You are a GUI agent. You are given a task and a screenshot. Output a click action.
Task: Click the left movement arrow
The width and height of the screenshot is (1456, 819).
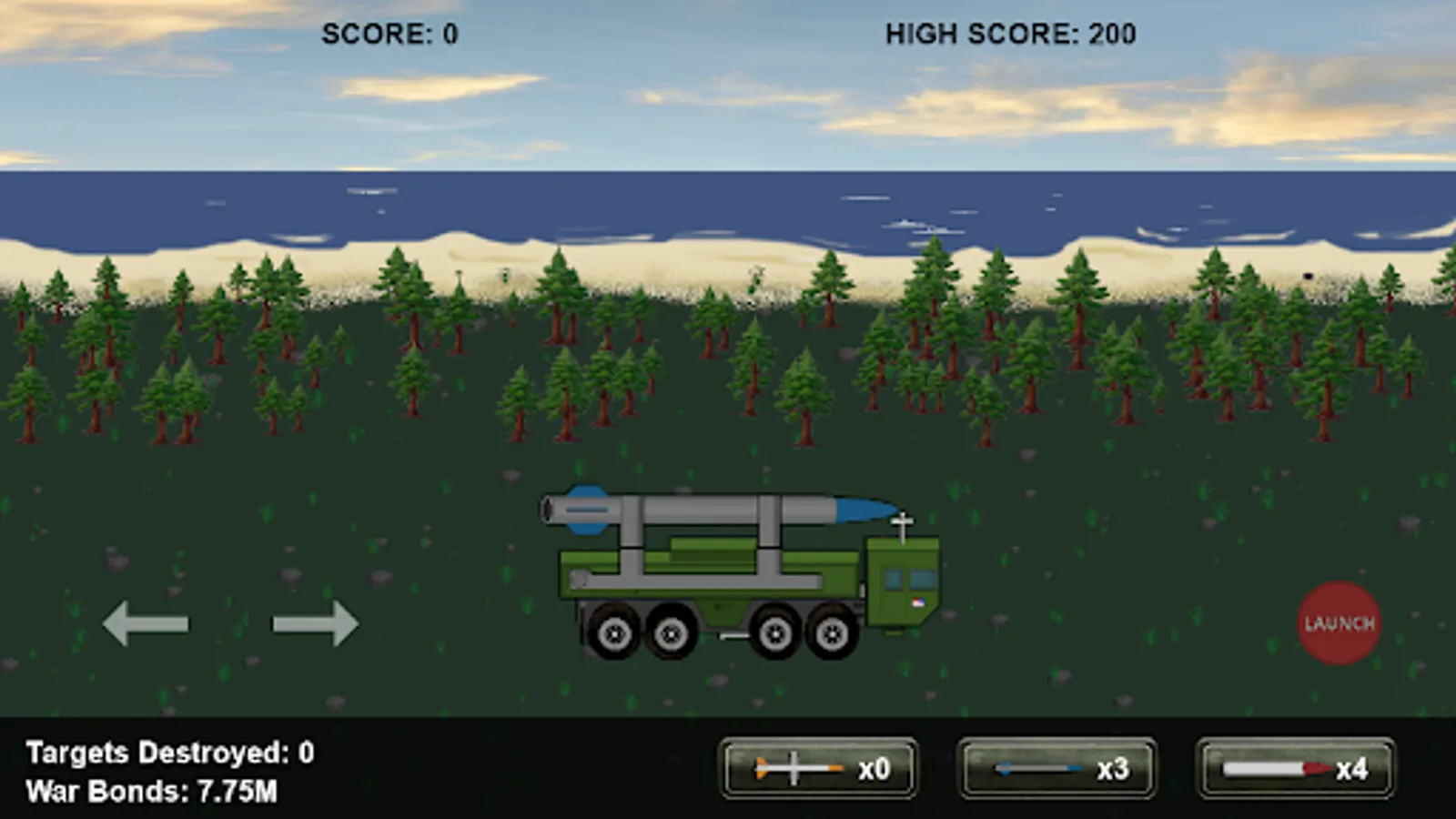click(147, 623)
